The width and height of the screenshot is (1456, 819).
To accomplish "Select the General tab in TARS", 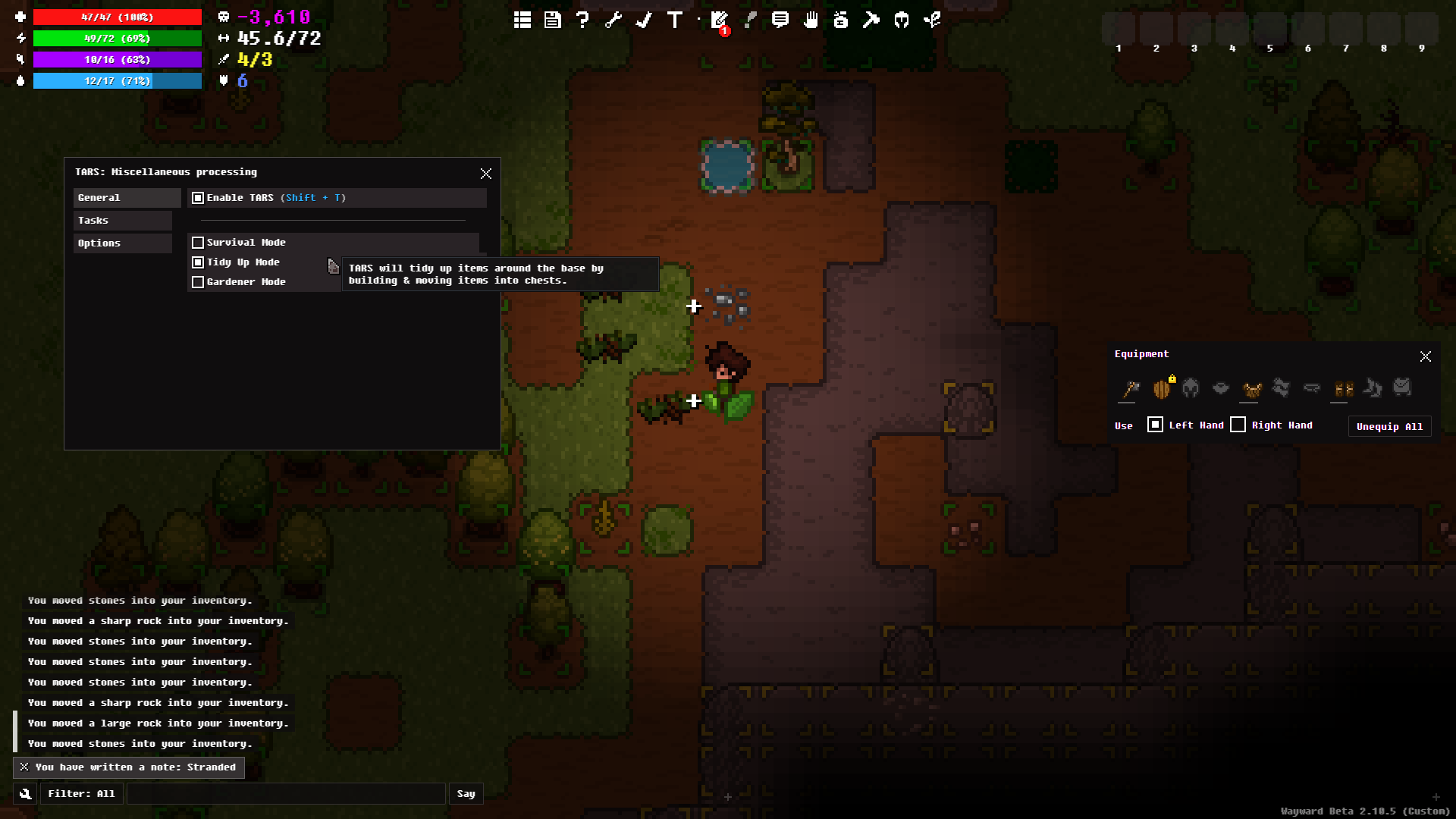I will [122, 198].
